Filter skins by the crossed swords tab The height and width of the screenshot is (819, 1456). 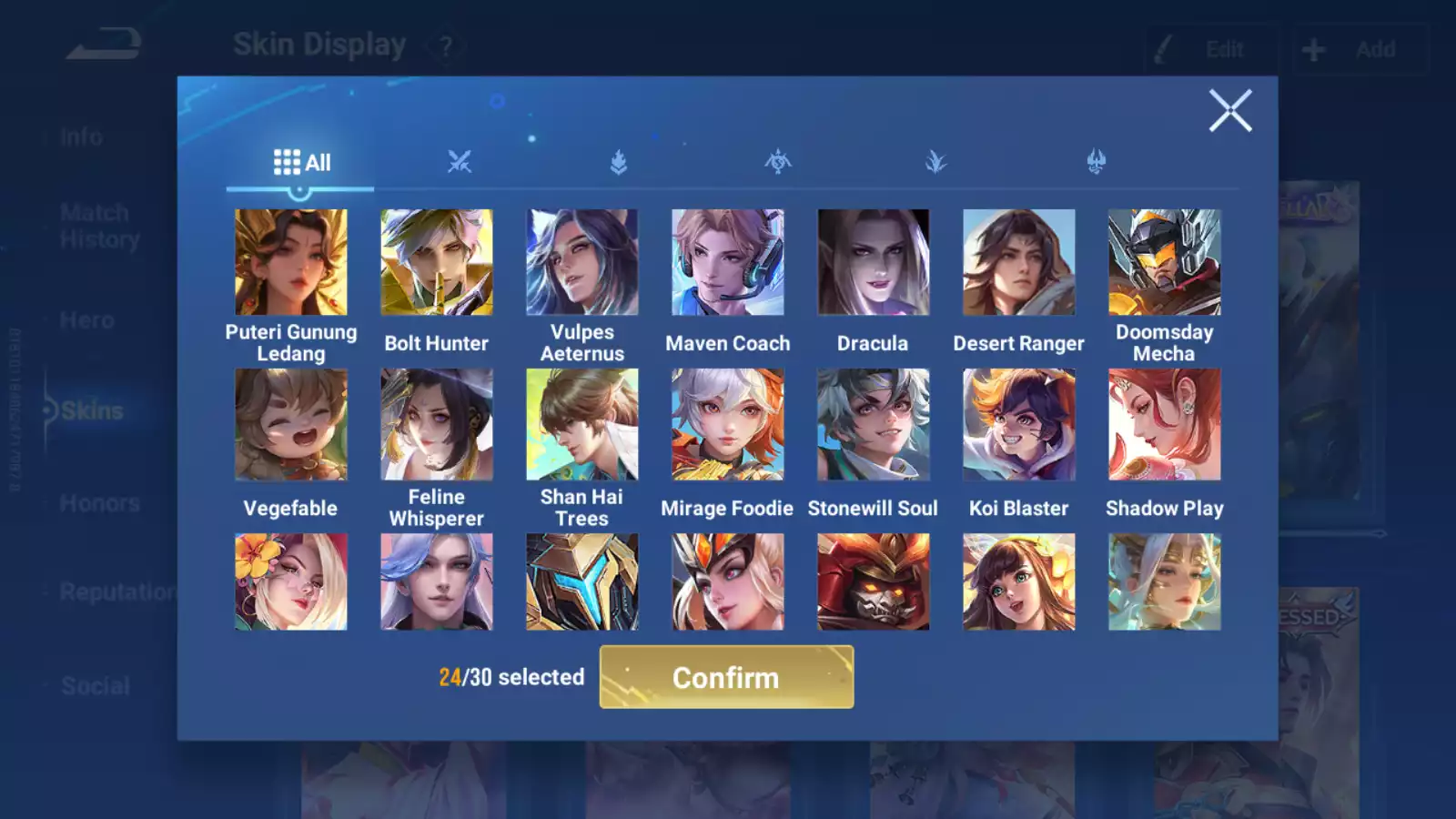tap(460, 163)
